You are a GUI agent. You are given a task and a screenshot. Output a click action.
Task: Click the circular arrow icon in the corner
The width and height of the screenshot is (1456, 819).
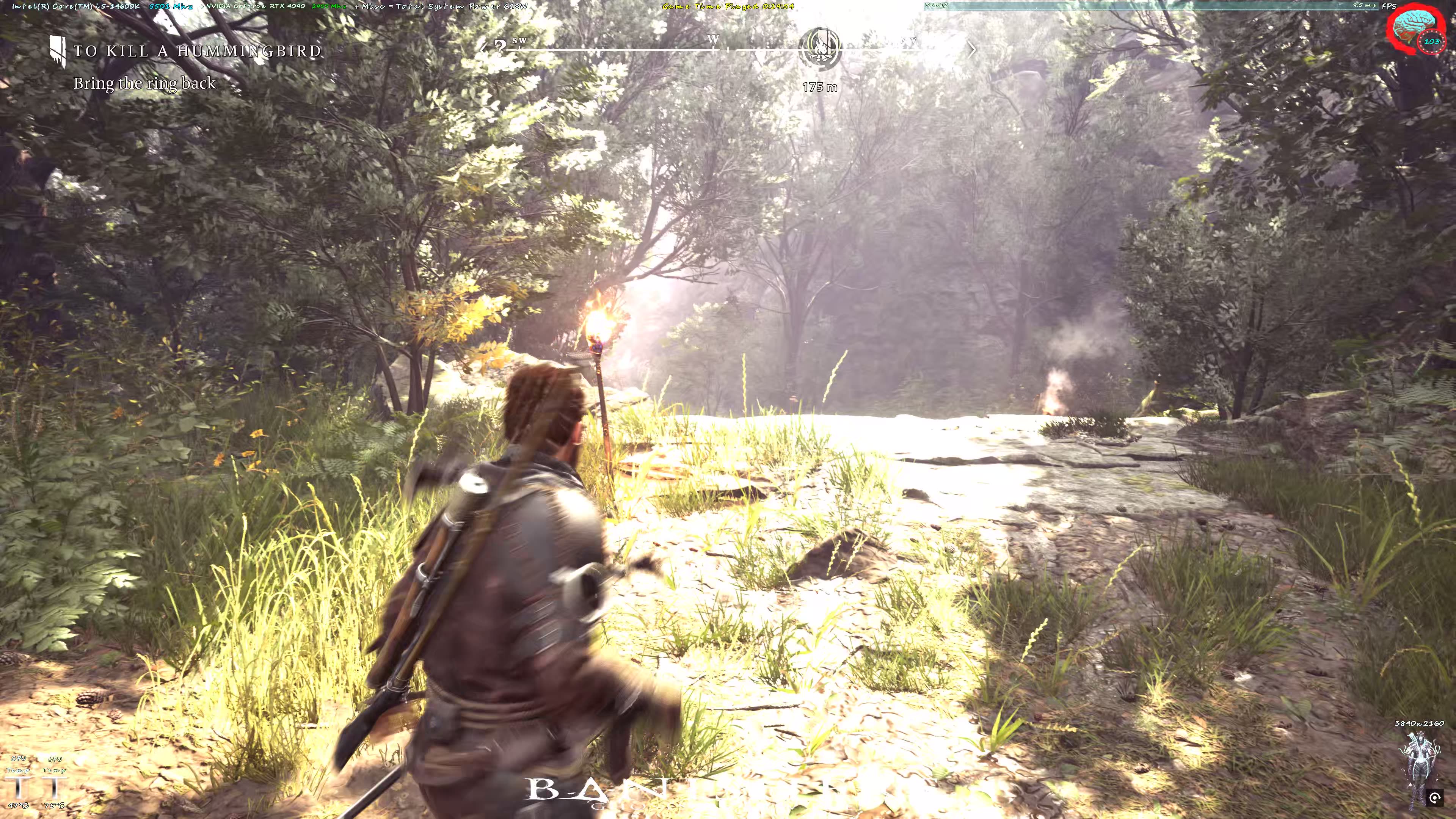[x=1434, y=798]
